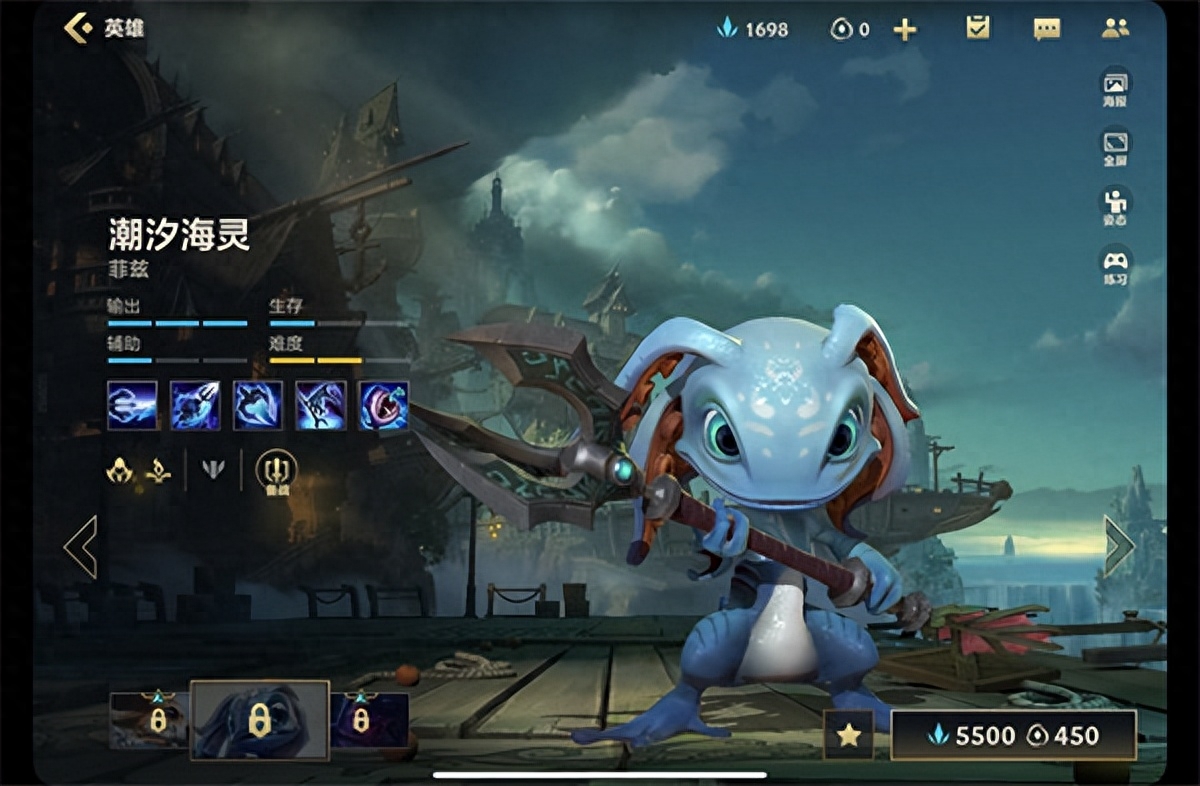Select the center locked default skin thumbnail
This screenshot has width=1200, height=786.
click(260, 720)
